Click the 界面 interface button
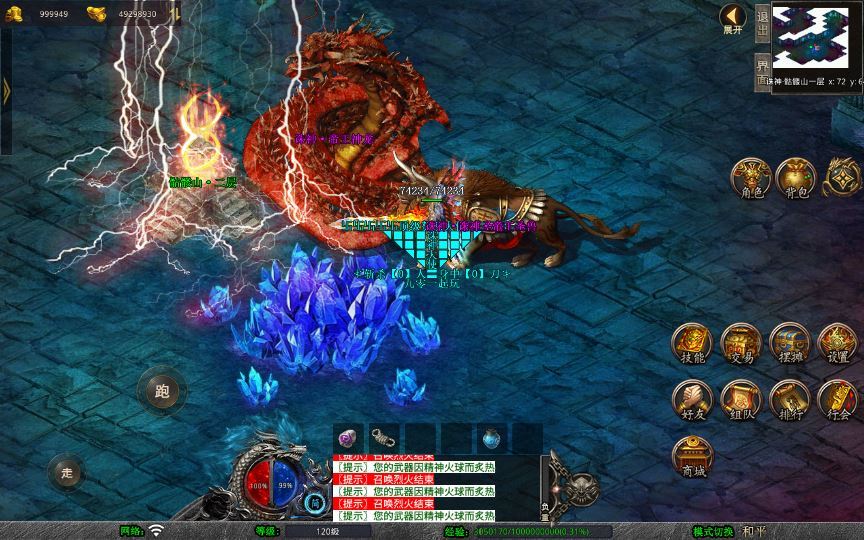 click(763, 71)
